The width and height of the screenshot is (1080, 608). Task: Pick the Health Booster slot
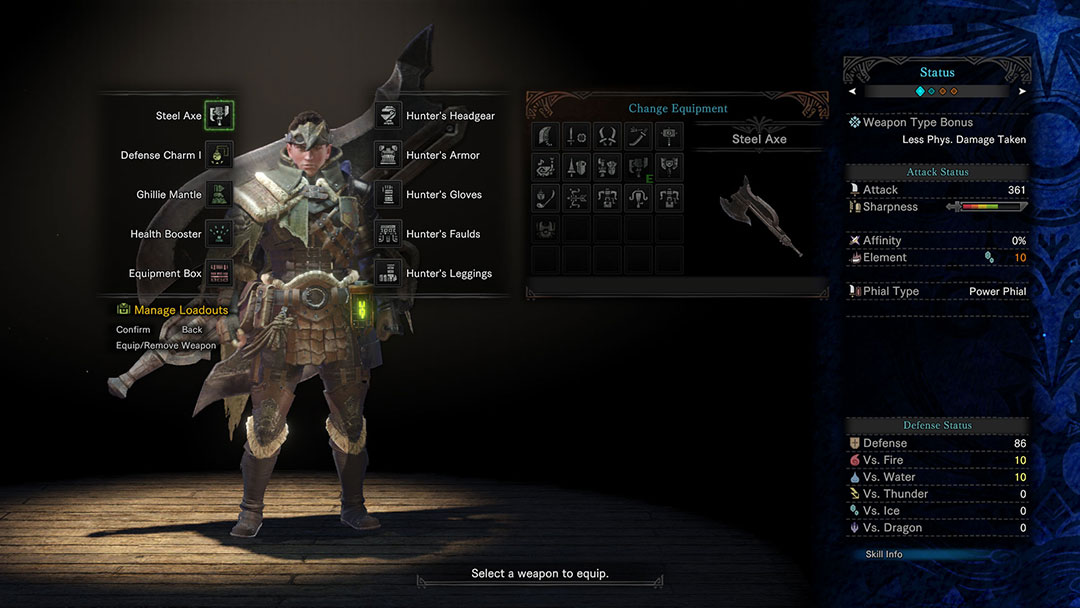click(x=219, y=234)
